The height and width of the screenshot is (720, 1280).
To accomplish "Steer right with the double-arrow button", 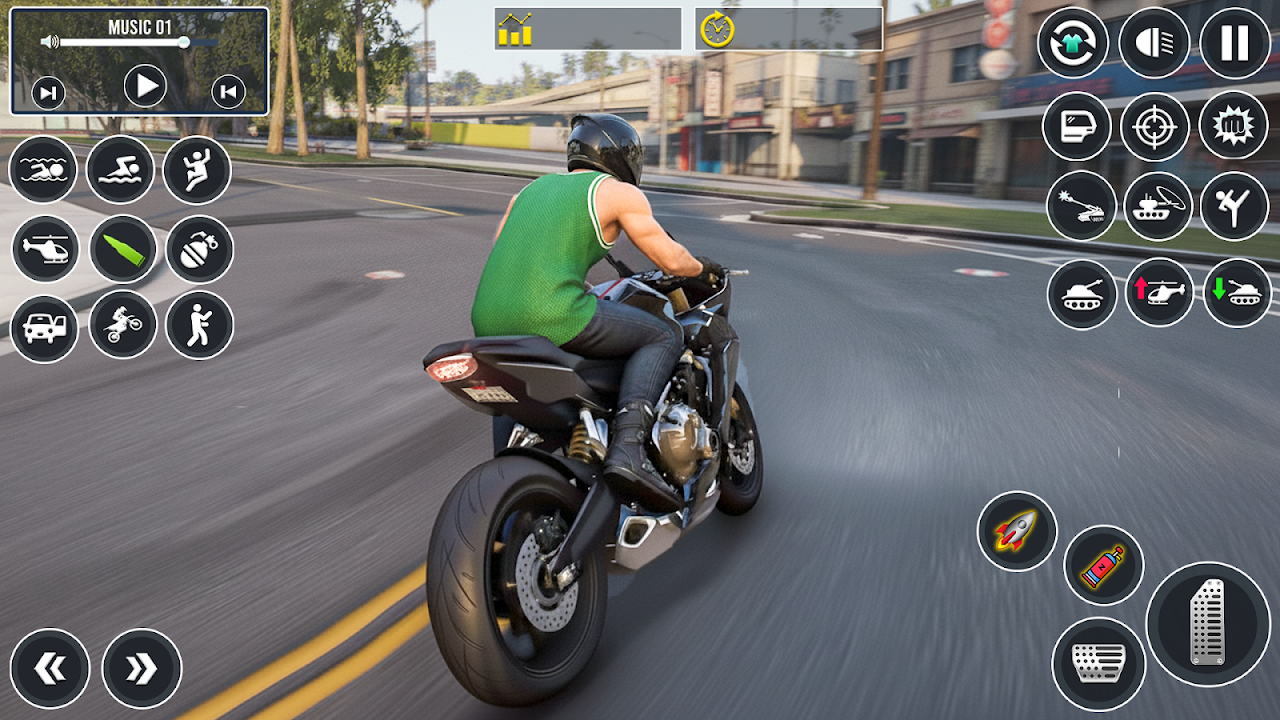I will click(142, 669).
